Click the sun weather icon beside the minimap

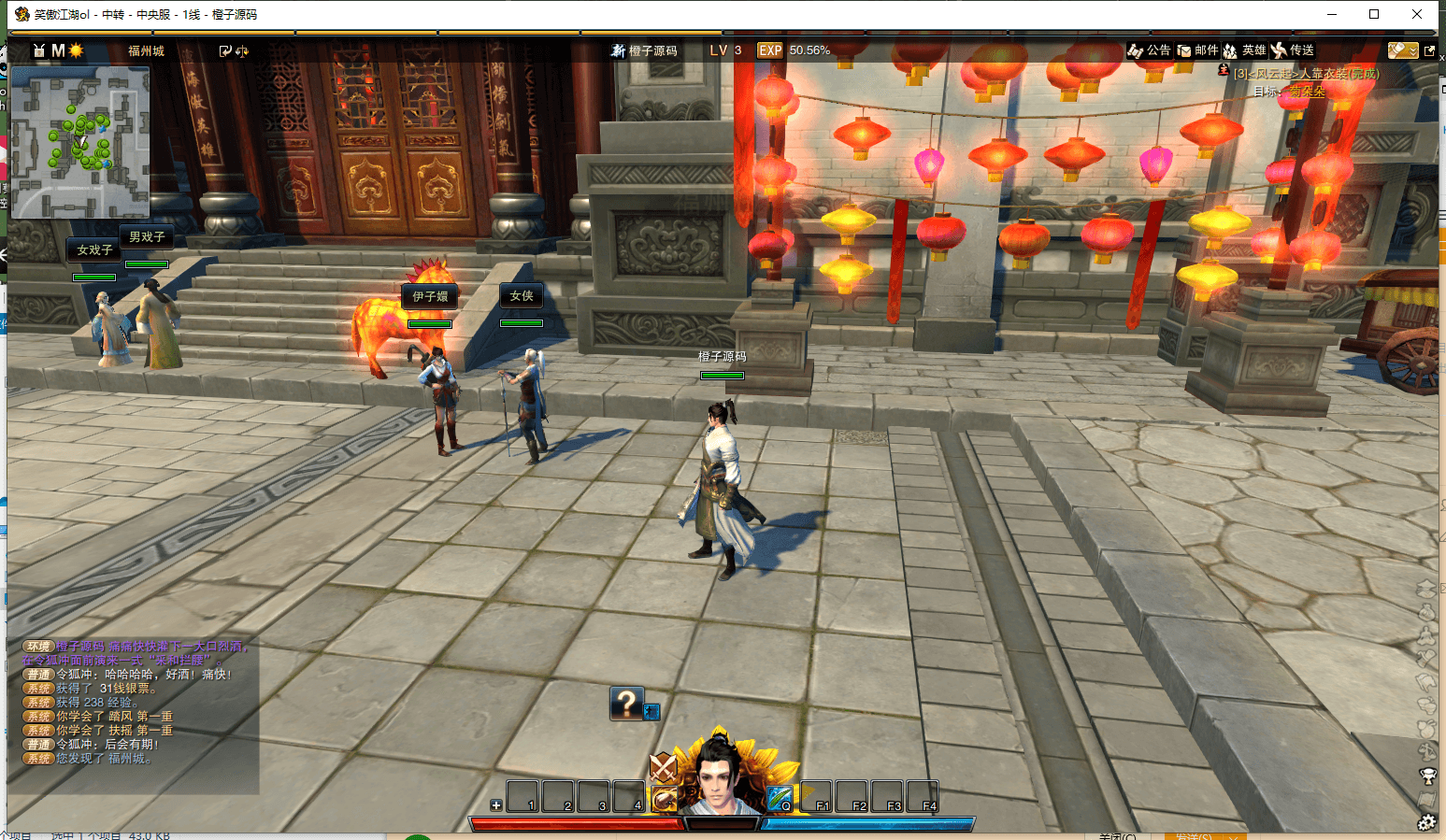[77, 50]
